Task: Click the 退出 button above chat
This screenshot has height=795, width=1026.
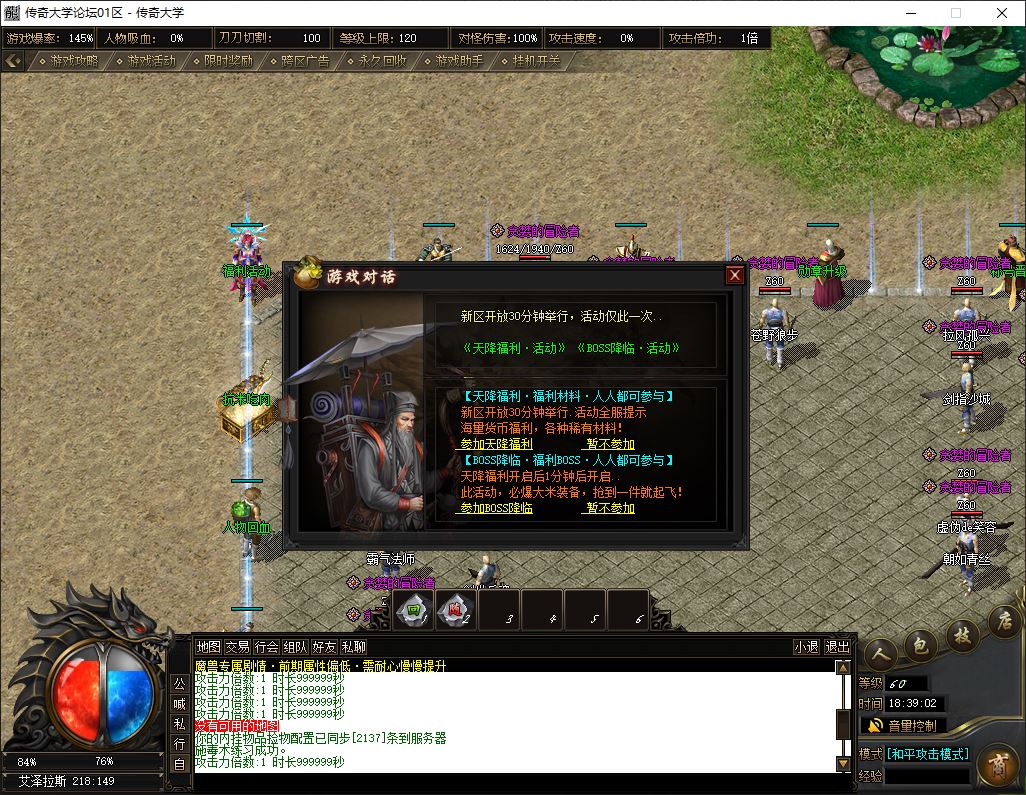Action: click(837, 647)
